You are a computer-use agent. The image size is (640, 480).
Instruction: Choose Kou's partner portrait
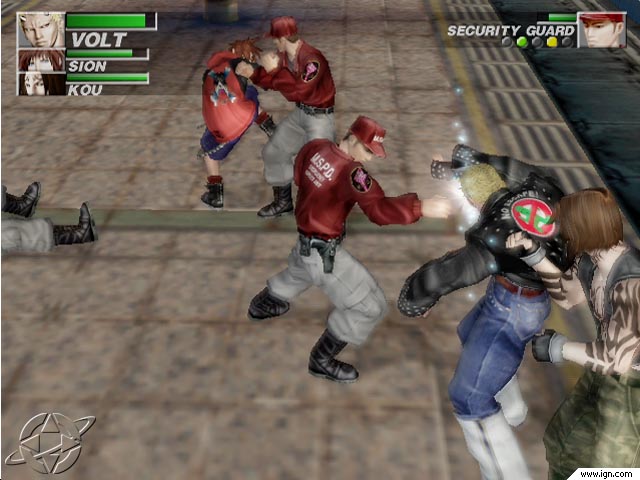41,84
